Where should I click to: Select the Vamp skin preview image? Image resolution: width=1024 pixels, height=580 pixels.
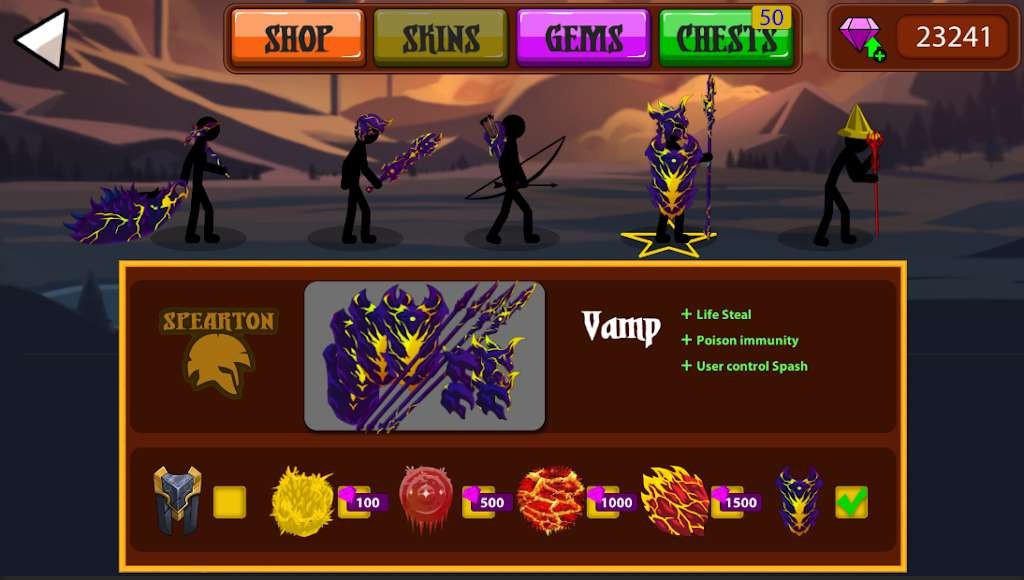424,356
